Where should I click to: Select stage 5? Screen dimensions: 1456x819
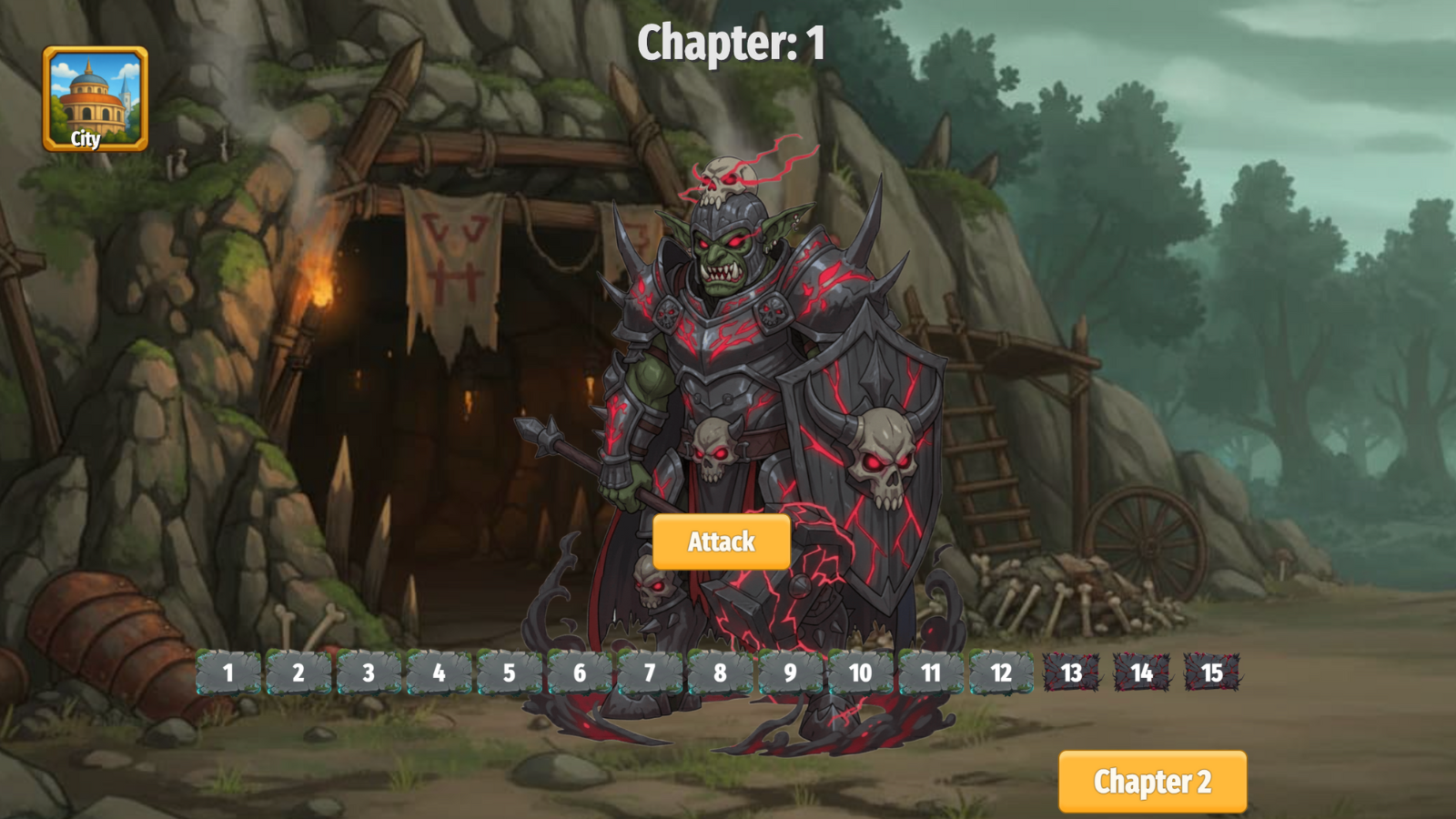pos(509,674)
